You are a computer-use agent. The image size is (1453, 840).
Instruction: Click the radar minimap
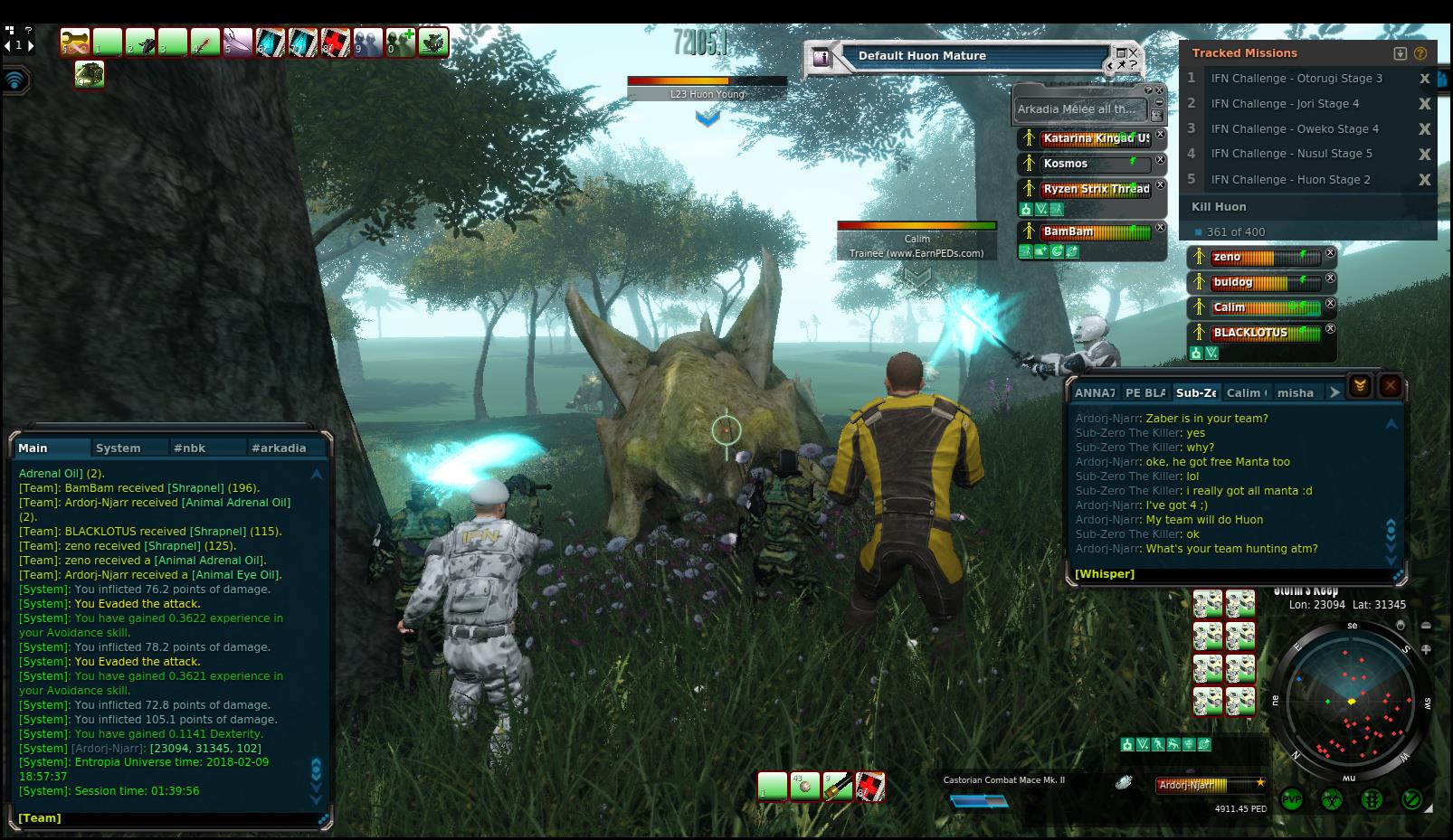(1352, 701)
